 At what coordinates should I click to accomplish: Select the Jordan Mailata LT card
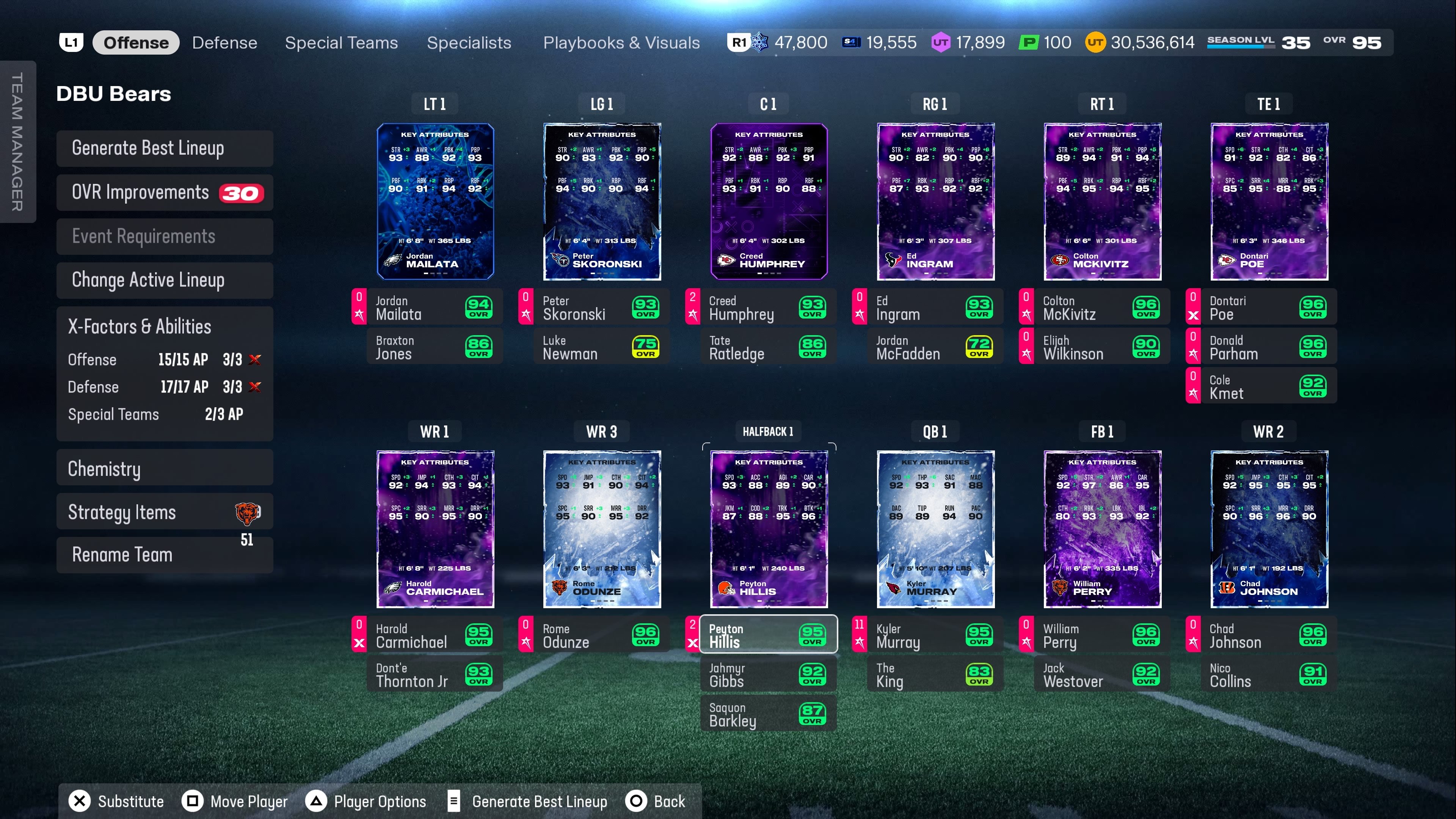pyautogui.click(x=435, y=201)
